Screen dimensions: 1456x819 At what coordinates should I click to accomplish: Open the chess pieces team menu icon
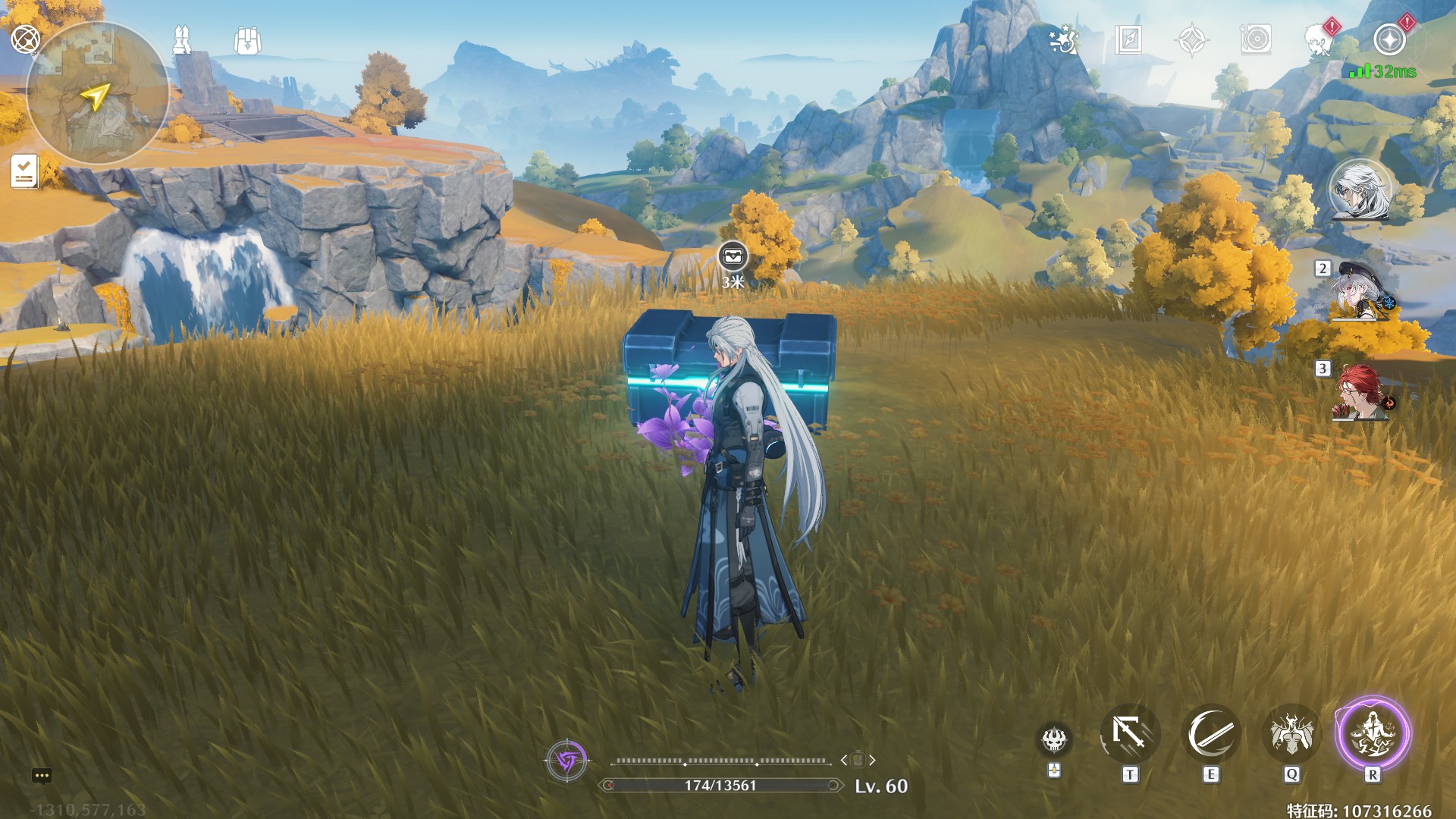(x=182, y=39)
